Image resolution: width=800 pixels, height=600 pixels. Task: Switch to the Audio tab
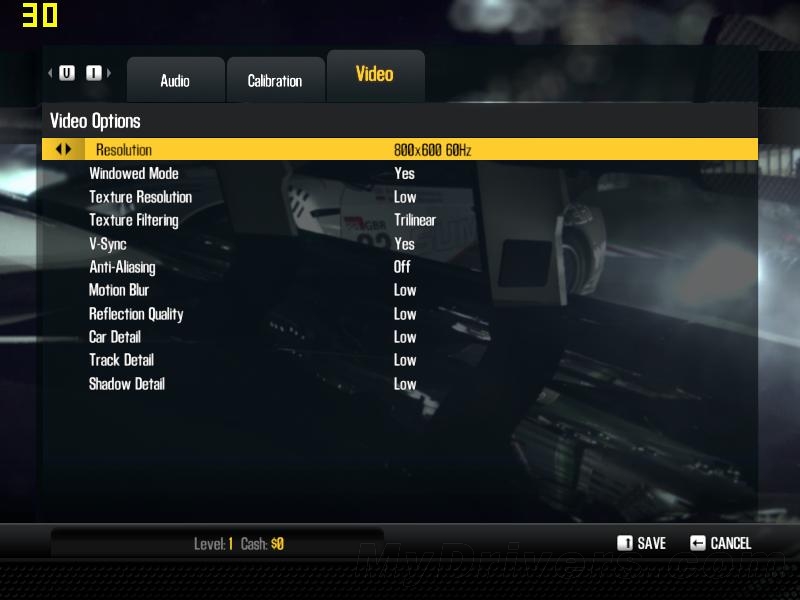coord(175,81)
